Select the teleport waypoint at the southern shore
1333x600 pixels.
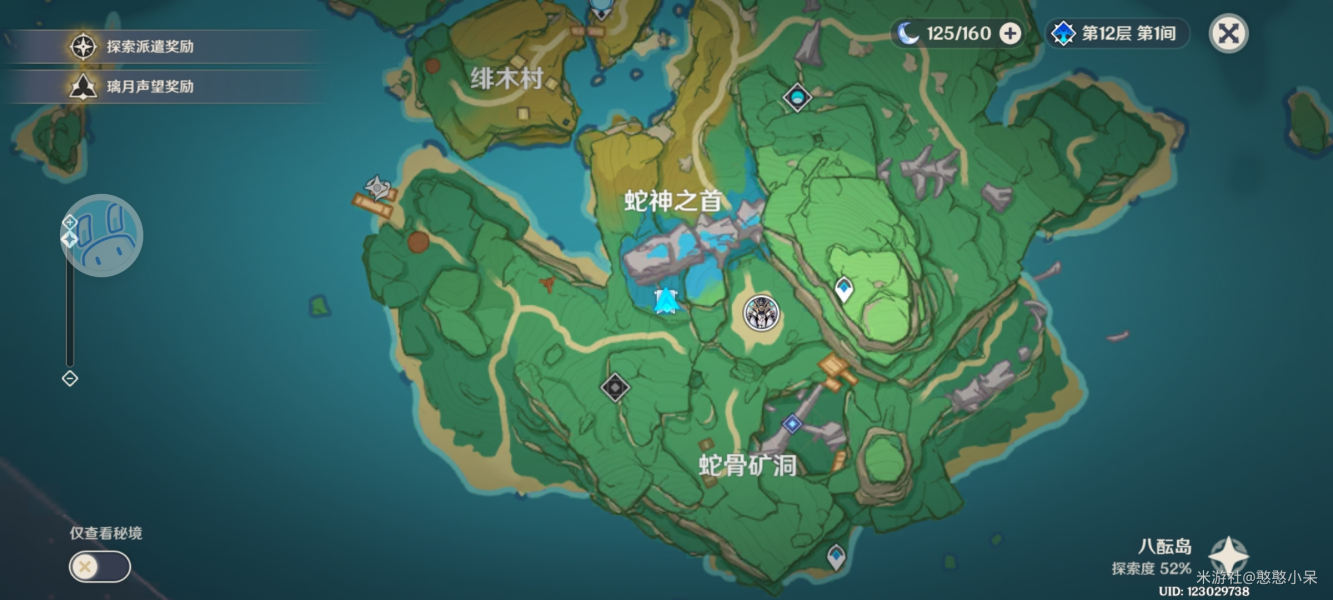pyautogui.click(x=836, y=556)
